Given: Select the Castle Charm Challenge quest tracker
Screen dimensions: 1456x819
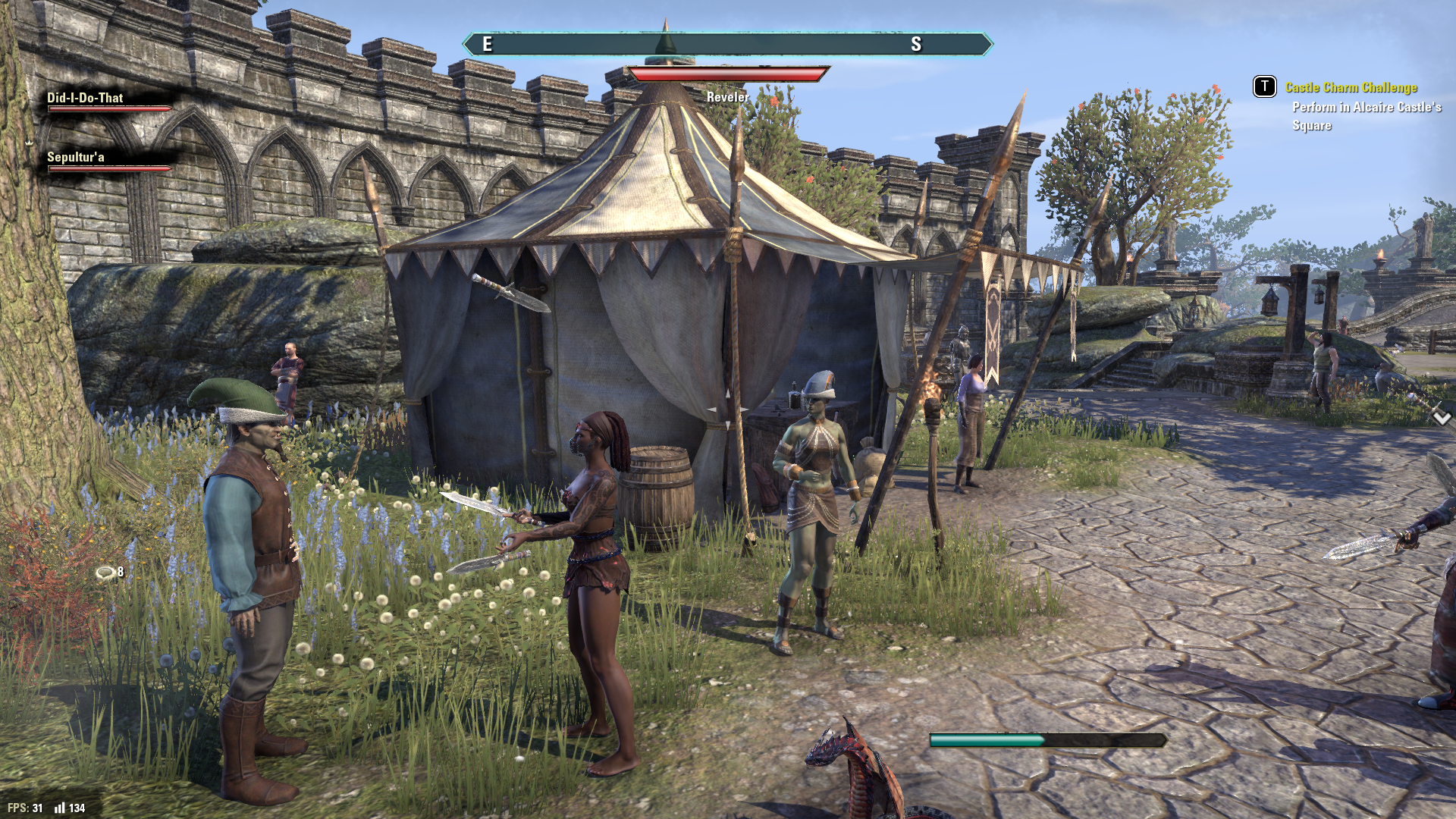Looking at the screenshot, I should [x=1351, y=88].
